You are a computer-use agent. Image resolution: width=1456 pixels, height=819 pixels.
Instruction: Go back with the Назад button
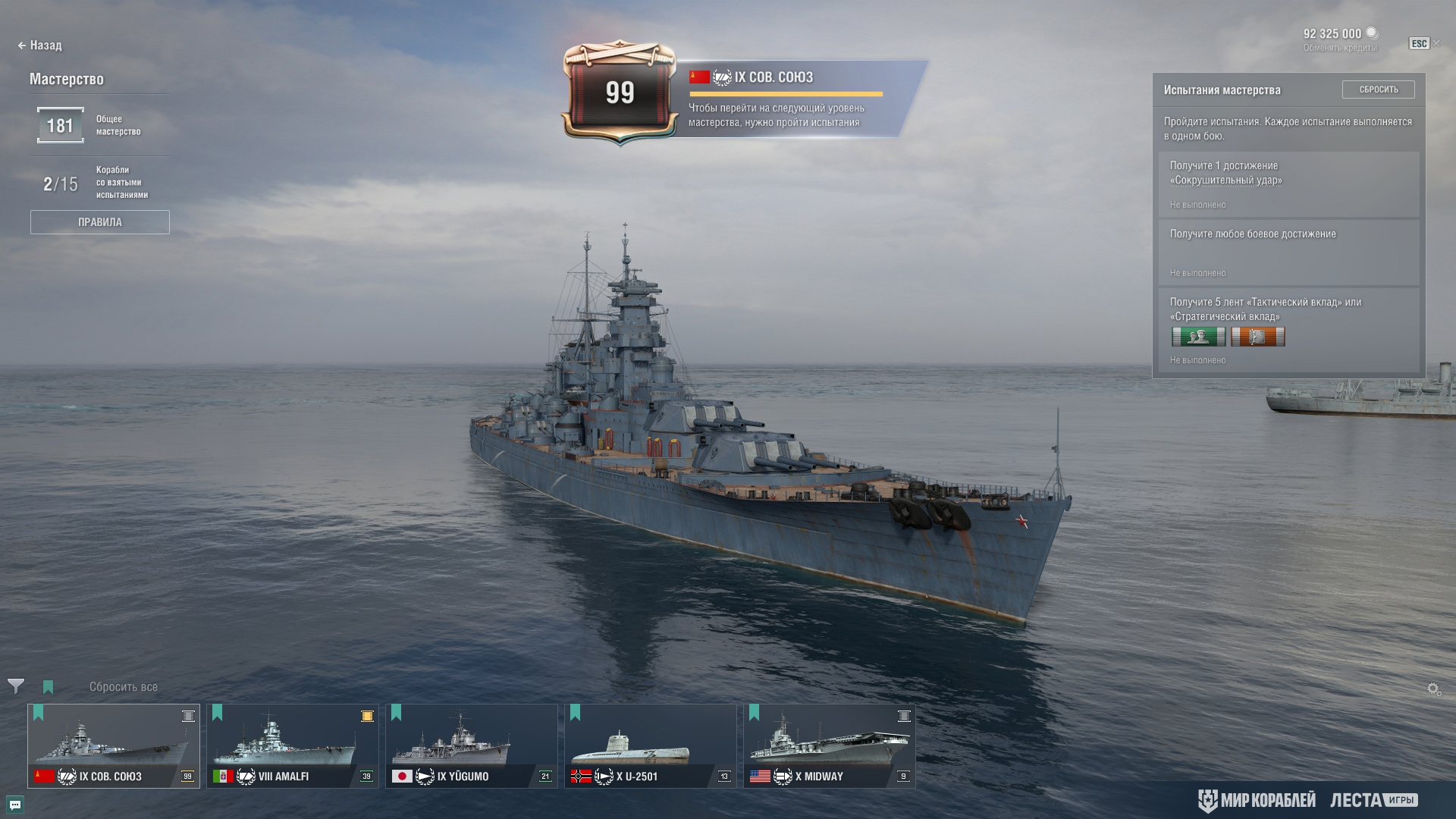coord(40,45)
